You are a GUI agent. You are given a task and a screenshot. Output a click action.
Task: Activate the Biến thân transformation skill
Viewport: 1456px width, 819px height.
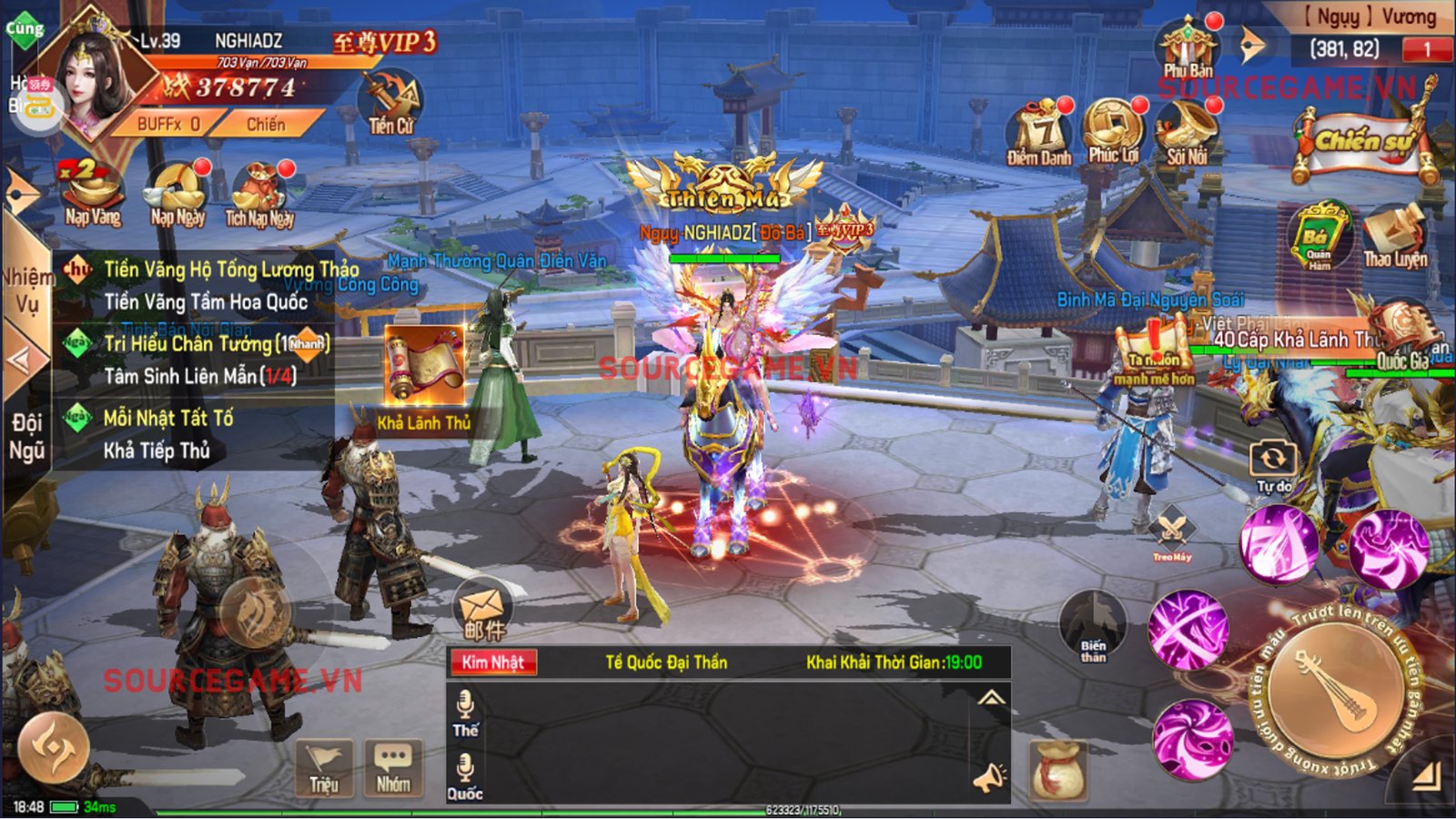pyautogui.click(x=1093, y=626)
